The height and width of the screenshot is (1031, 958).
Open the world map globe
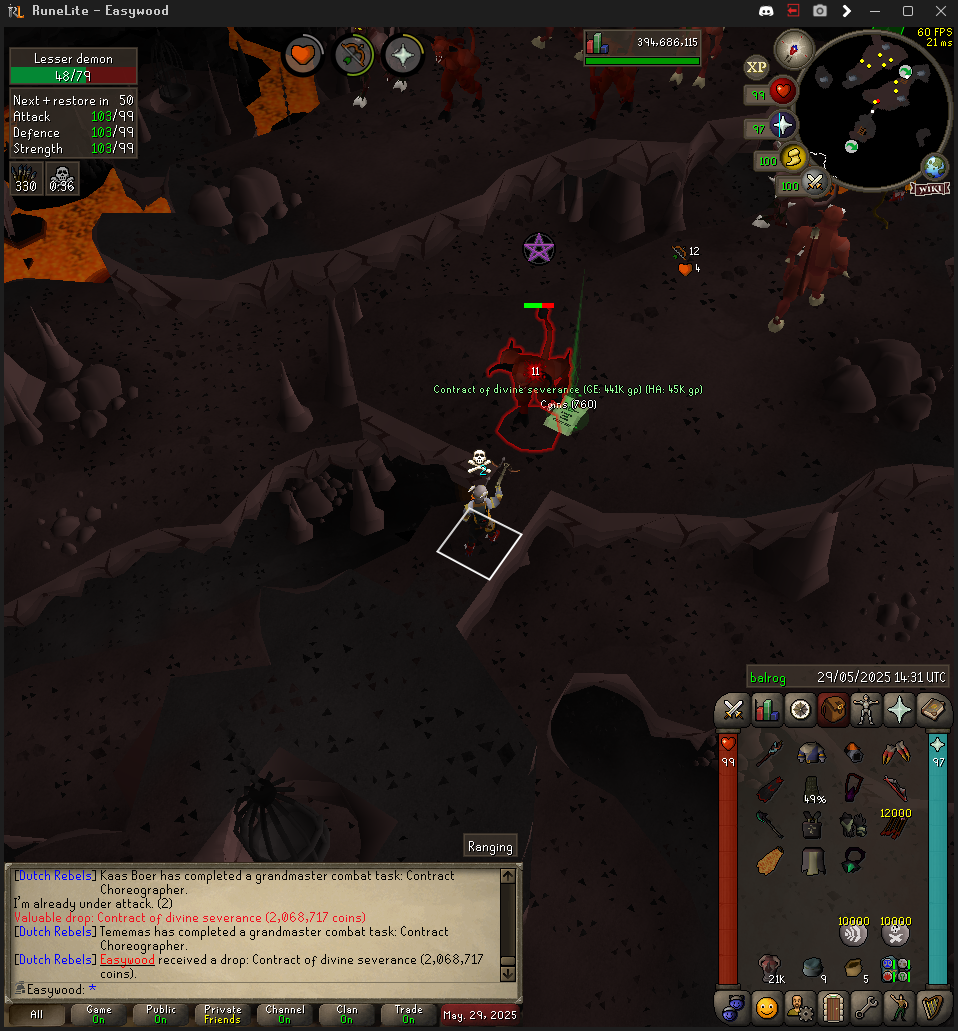click(x=935, y=166)
